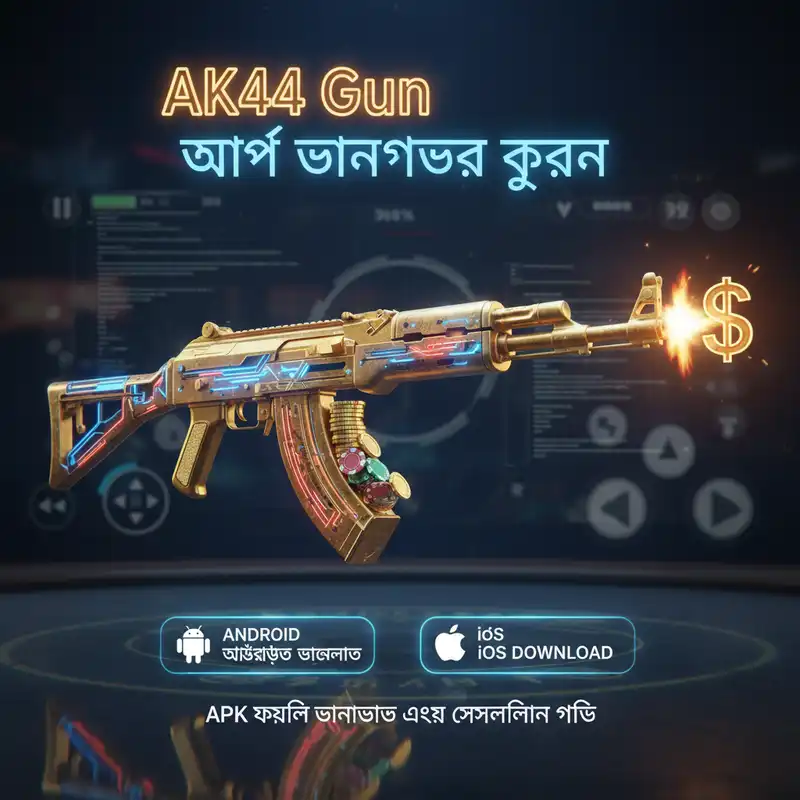Tap the iOS Download button
Viewport: 800px width, 800px height.
(x=527, y=645)
